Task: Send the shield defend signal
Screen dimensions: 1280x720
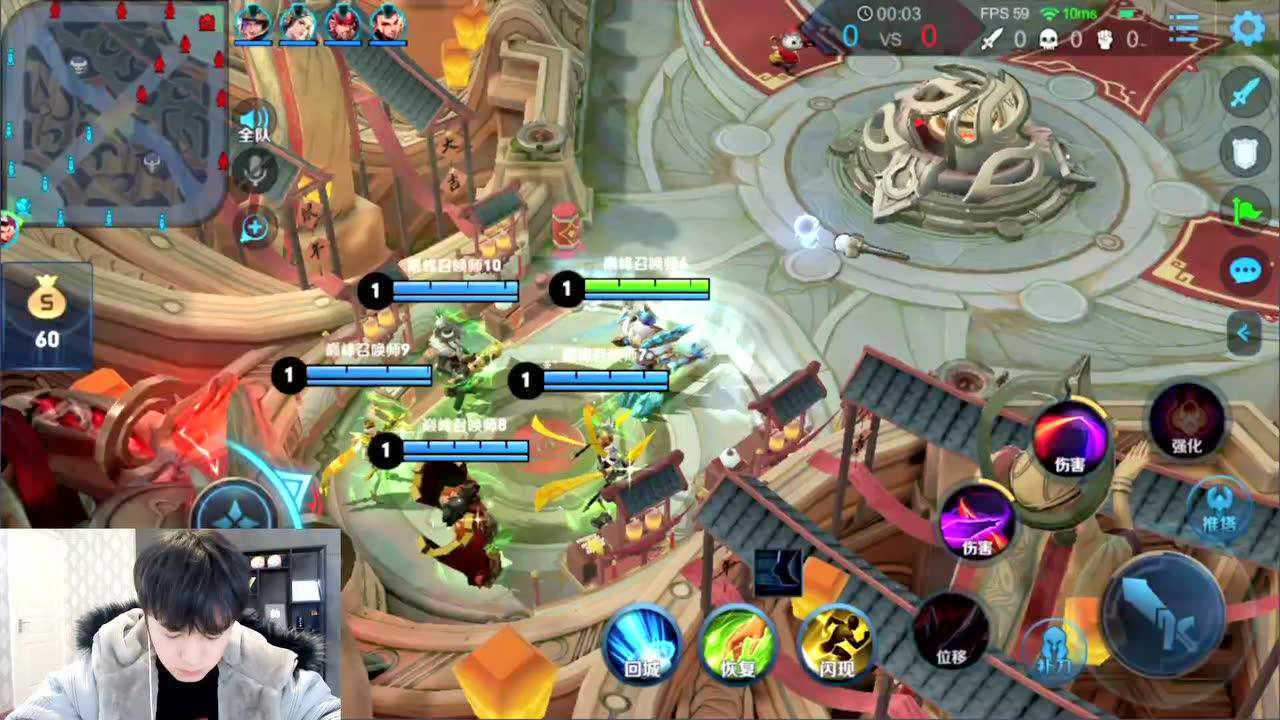Action: pyautogui.click(x=1245, y=152)
